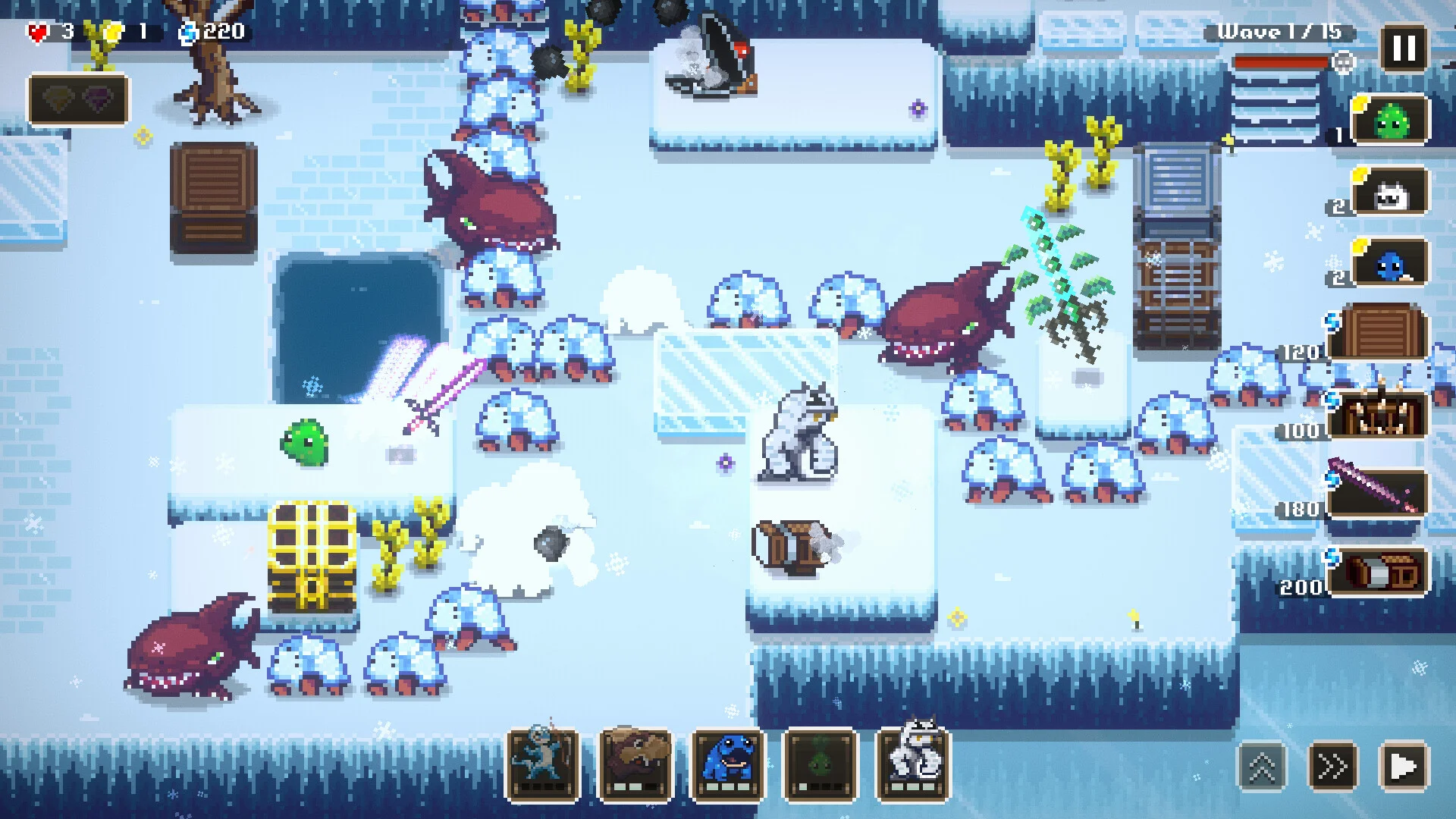1456x819 pixels.
Task: Open the gem collection panel
Action: 78,99
